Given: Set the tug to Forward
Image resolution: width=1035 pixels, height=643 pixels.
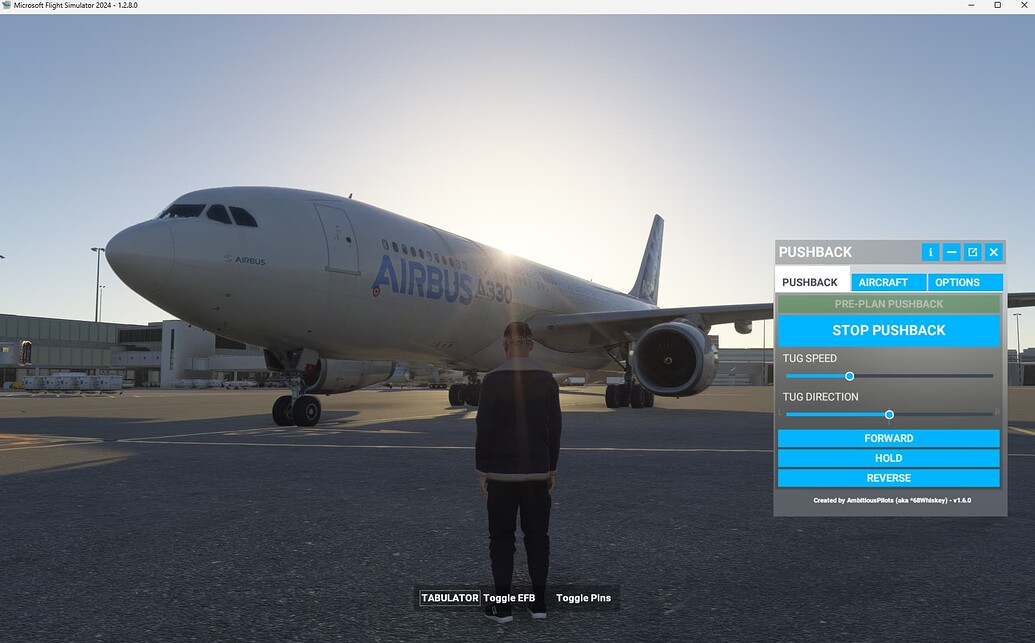Looking at the screenshot, I should [x=888, y=438].
